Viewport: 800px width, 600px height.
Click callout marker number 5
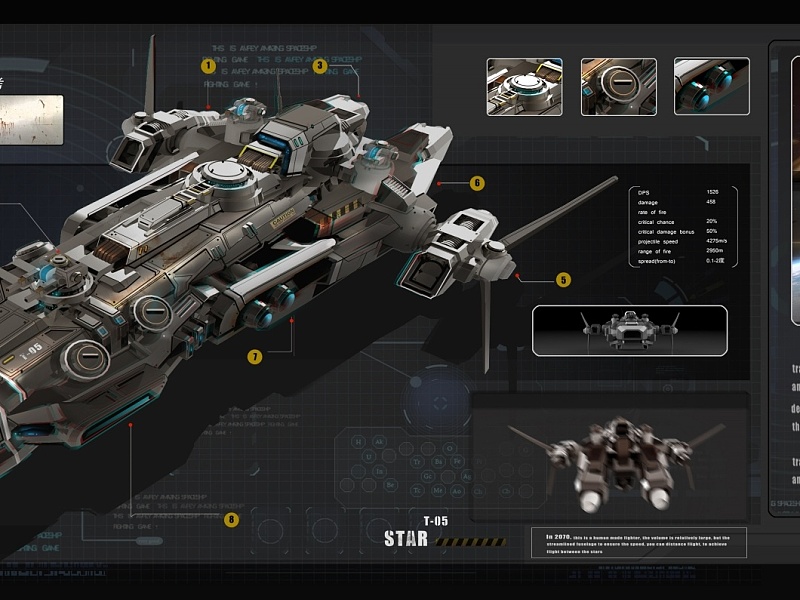(x=563, y=280)
